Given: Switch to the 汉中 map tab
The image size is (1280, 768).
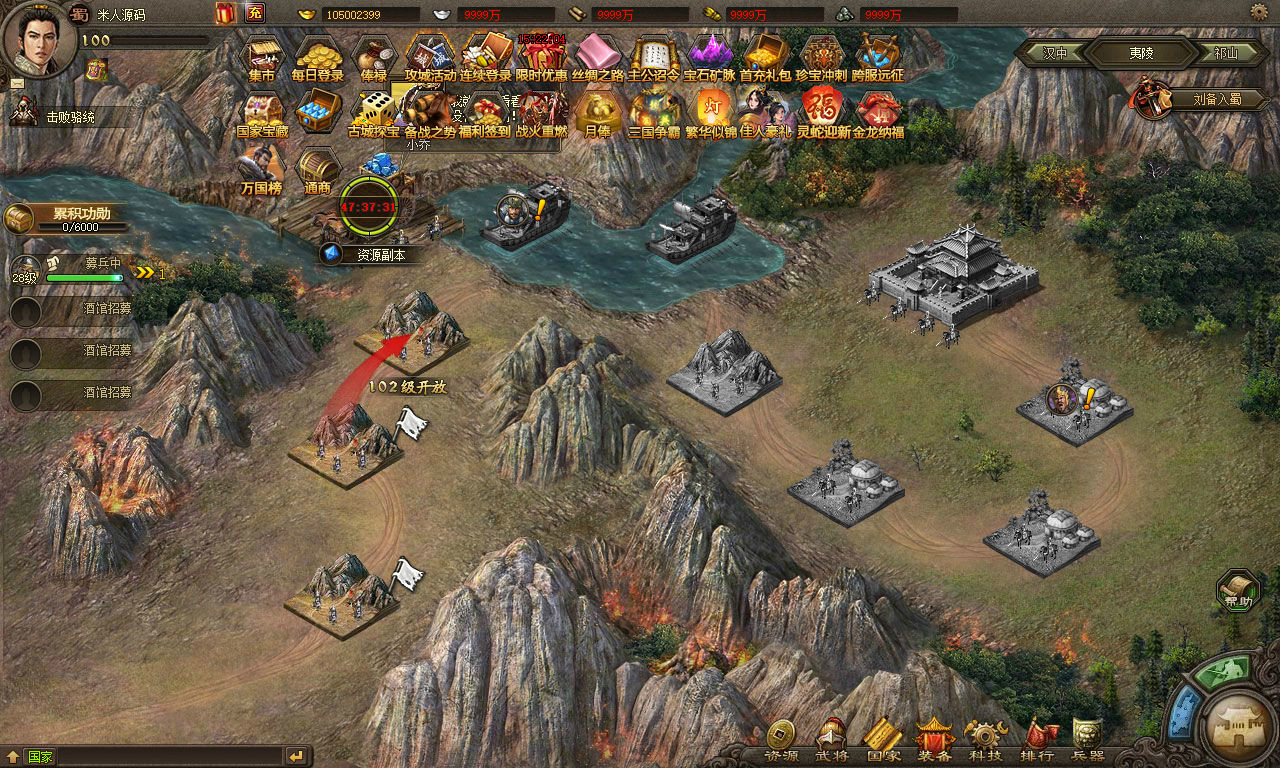Looking at the screenshot, I should click(x=1055, y=52).
